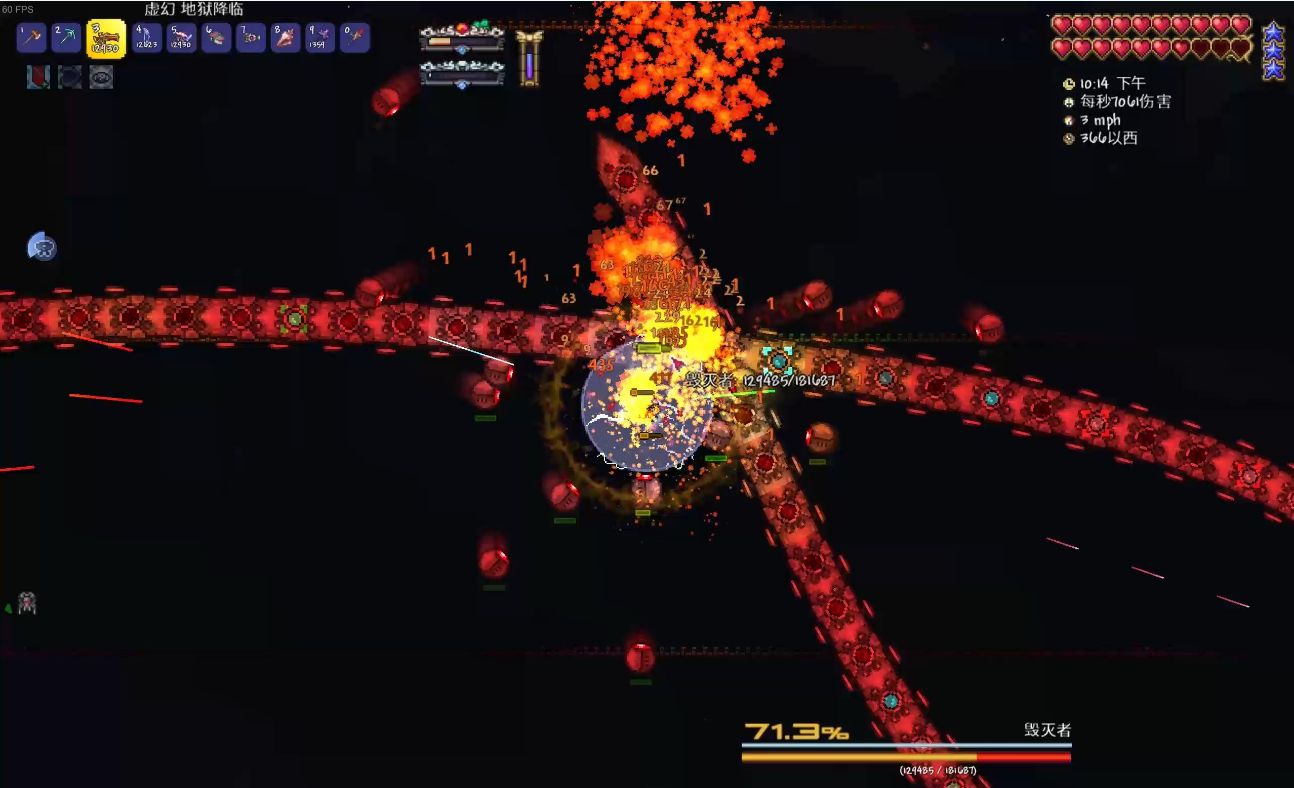Equip the red staff in slot 0
Screen dimensions: 1294x788
pos(355,38)
